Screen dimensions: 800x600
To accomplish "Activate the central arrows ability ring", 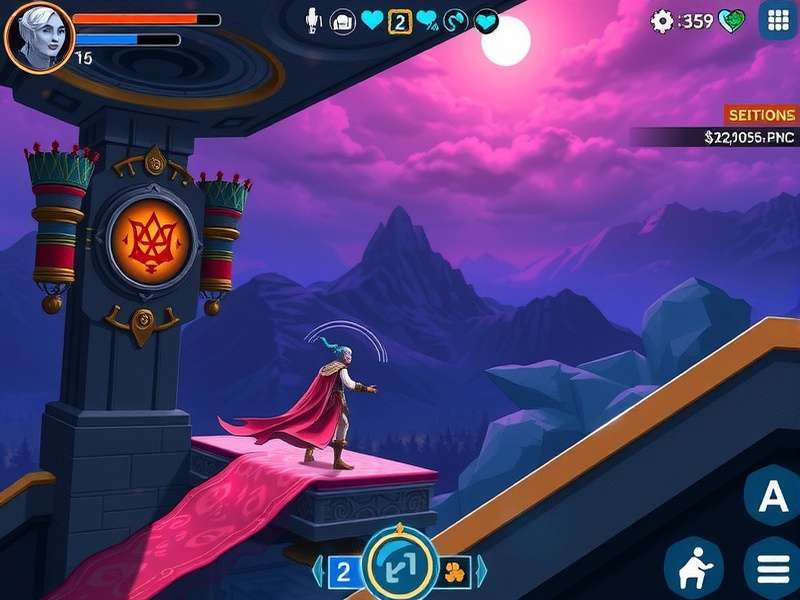I will [400, 568].
